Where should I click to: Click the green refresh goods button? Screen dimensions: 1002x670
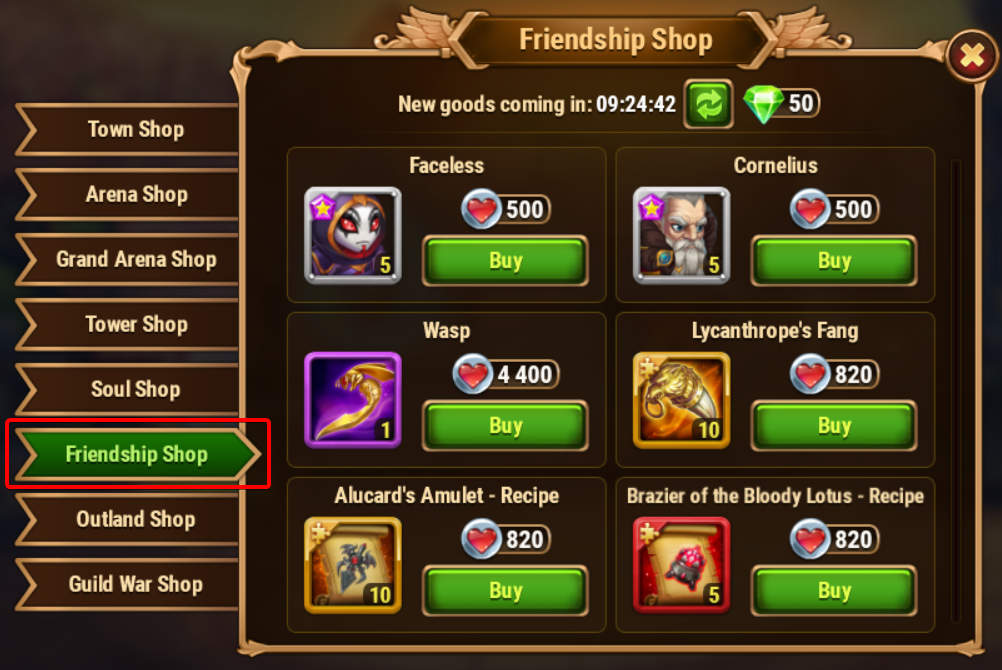coord(708,104)
